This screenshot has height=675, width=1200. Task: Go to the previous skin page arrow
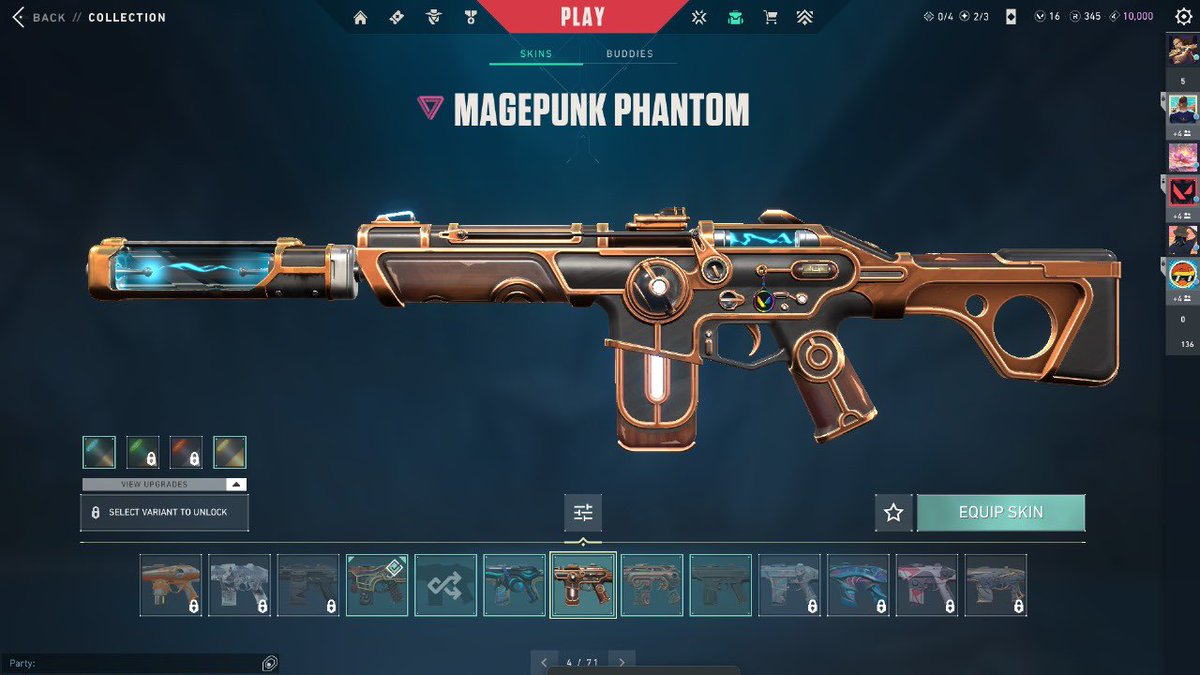(544, 662)
